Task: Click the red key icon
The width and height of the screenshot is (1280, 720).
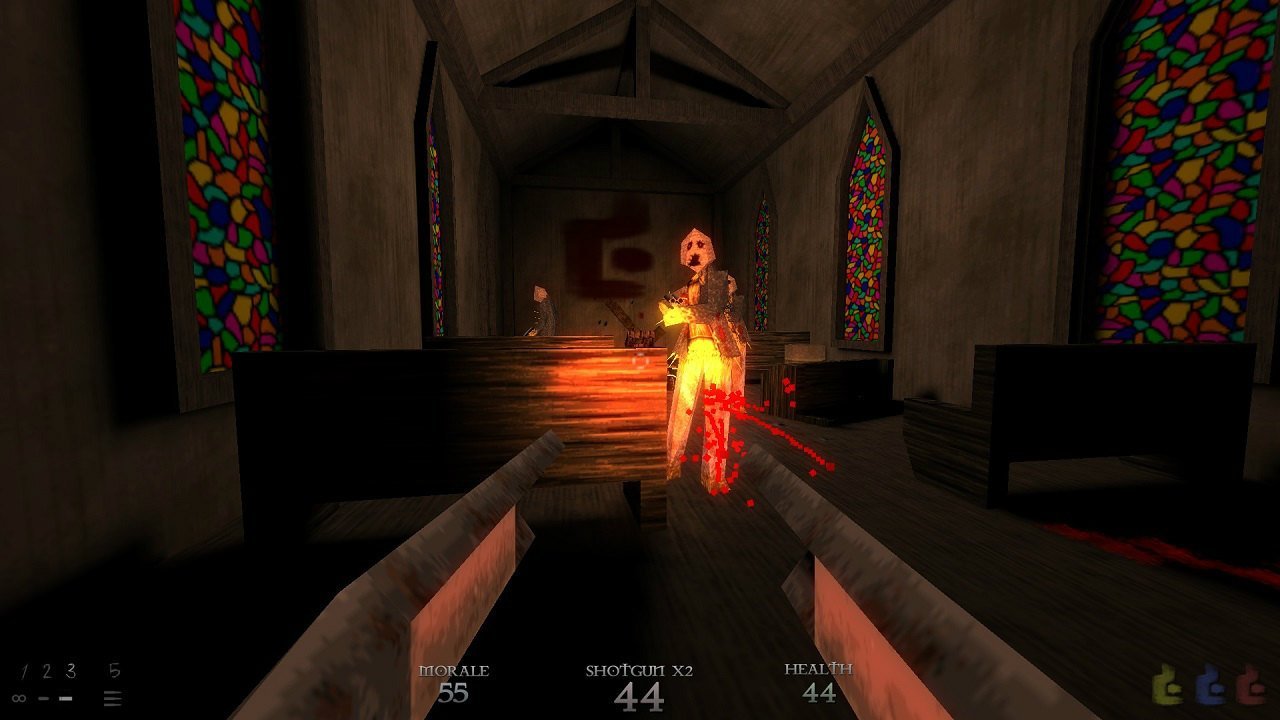Action: tap(1250, 684)
